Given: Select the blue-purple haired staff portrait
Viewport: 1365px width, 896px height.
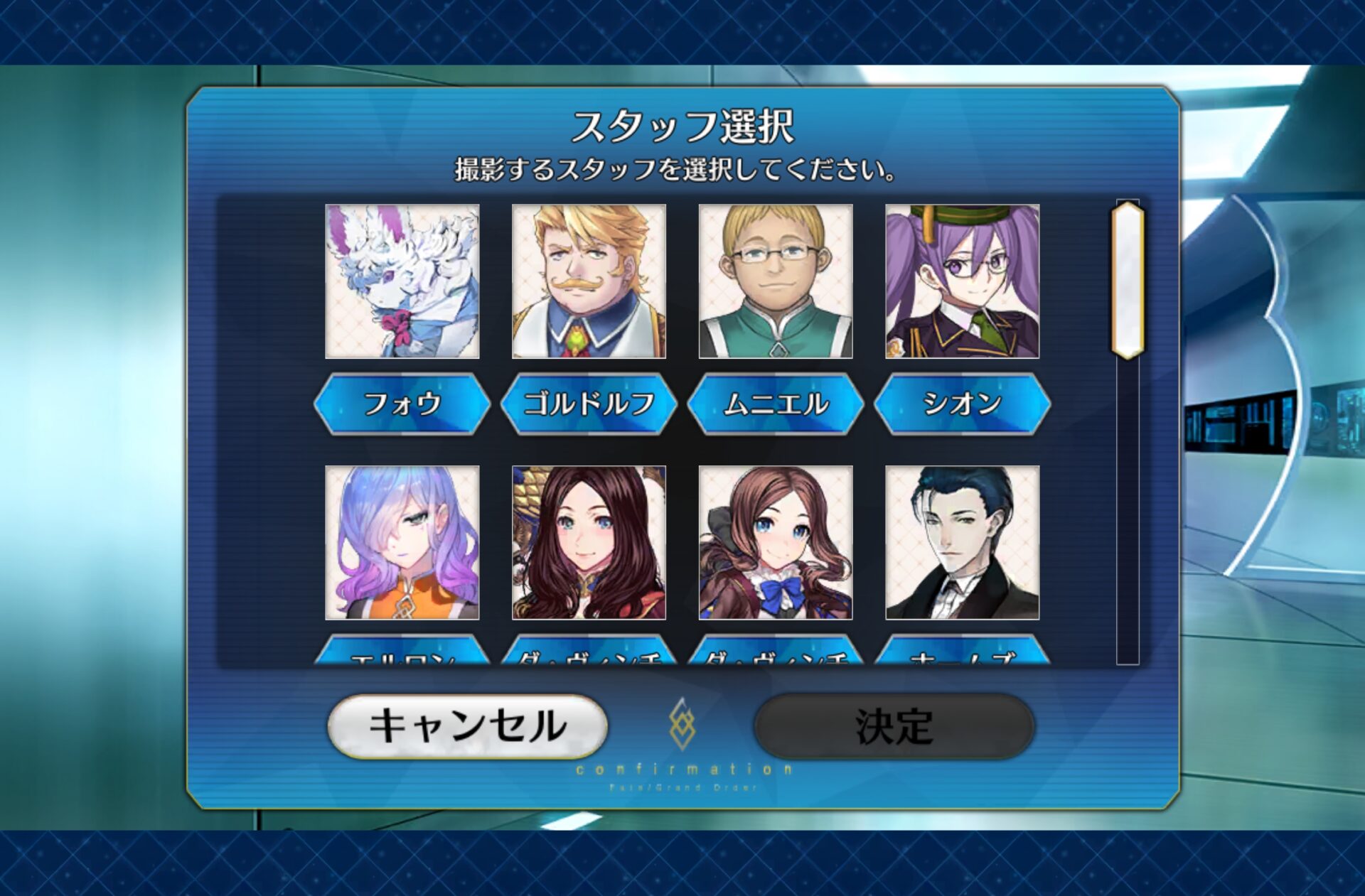Looking at the screenshot, I should click(402, 543).
